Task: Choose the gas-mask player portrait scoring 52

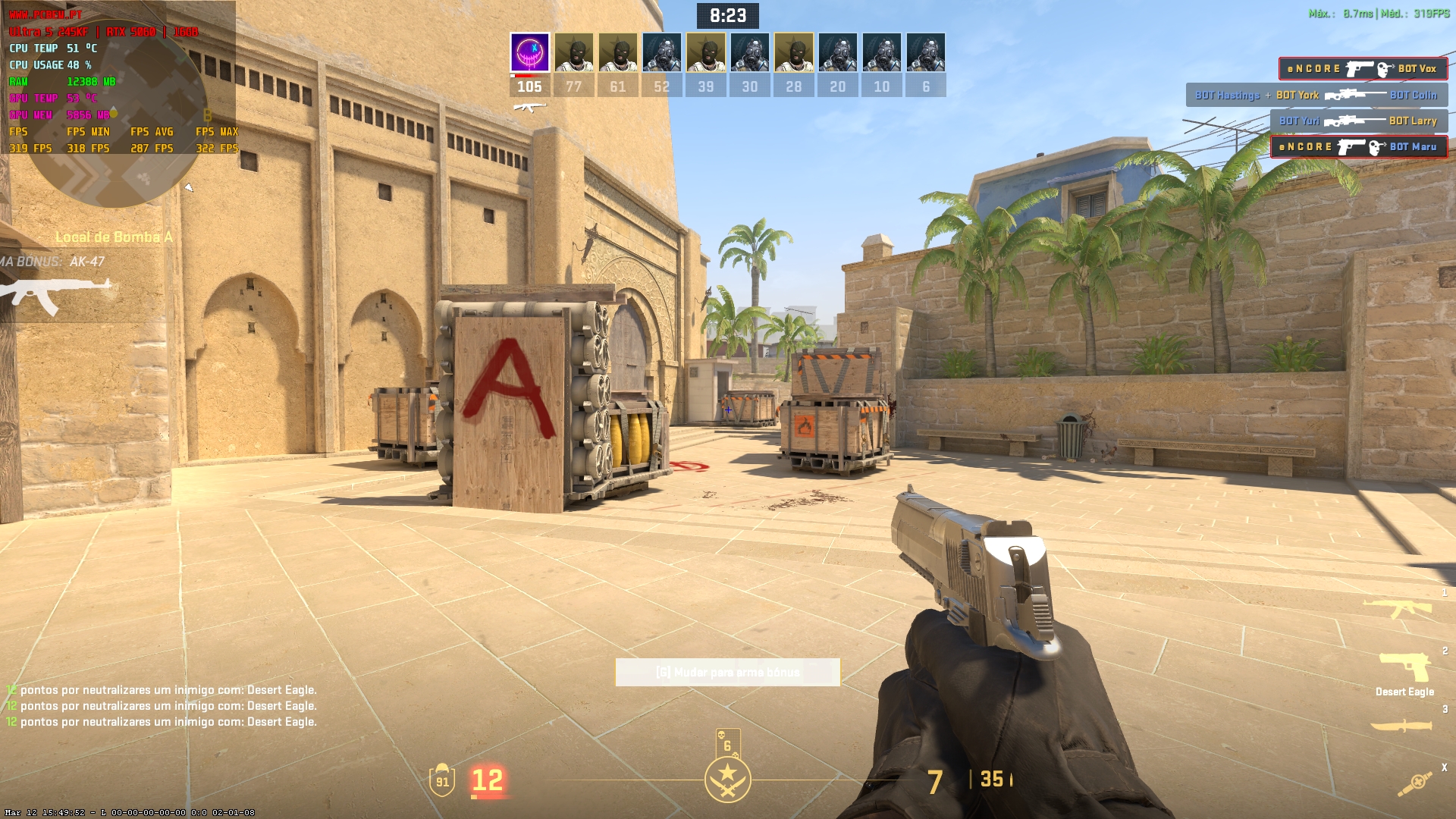Action: (661, 52)
